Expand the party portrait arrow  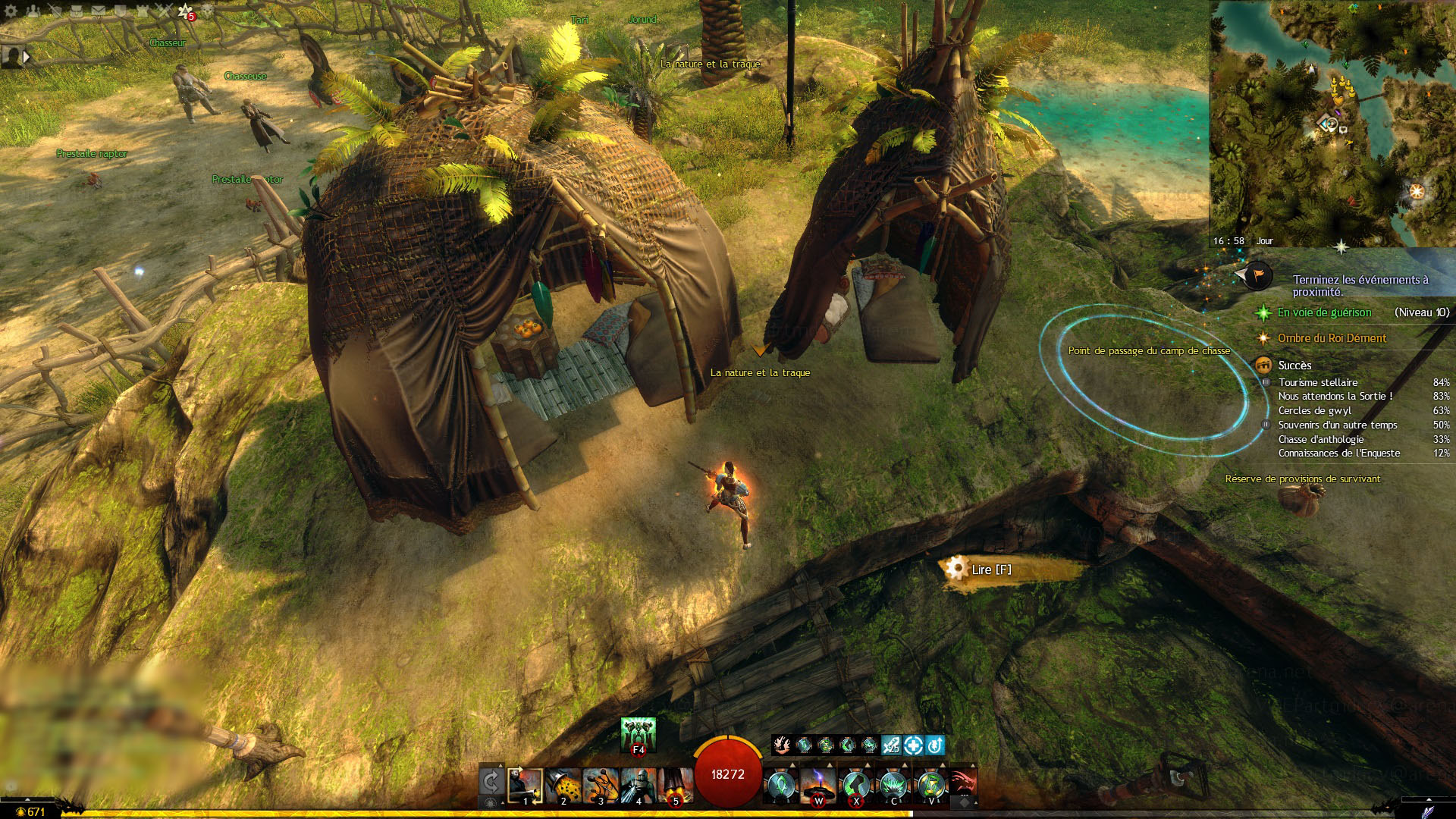pos(27,57)
